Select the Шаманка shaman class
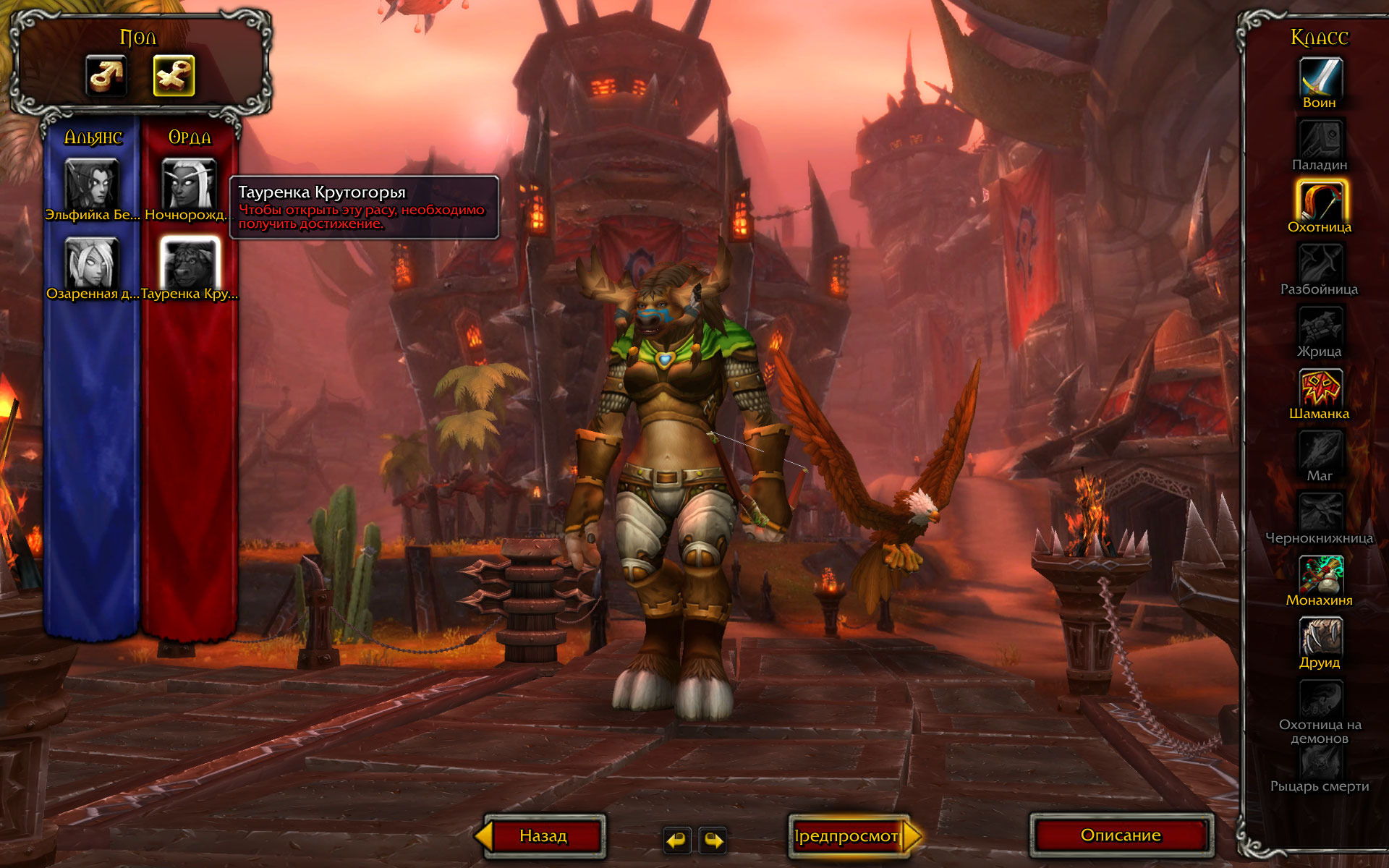Viewport: 1389px width, 868px height. tap(1320, 388)
